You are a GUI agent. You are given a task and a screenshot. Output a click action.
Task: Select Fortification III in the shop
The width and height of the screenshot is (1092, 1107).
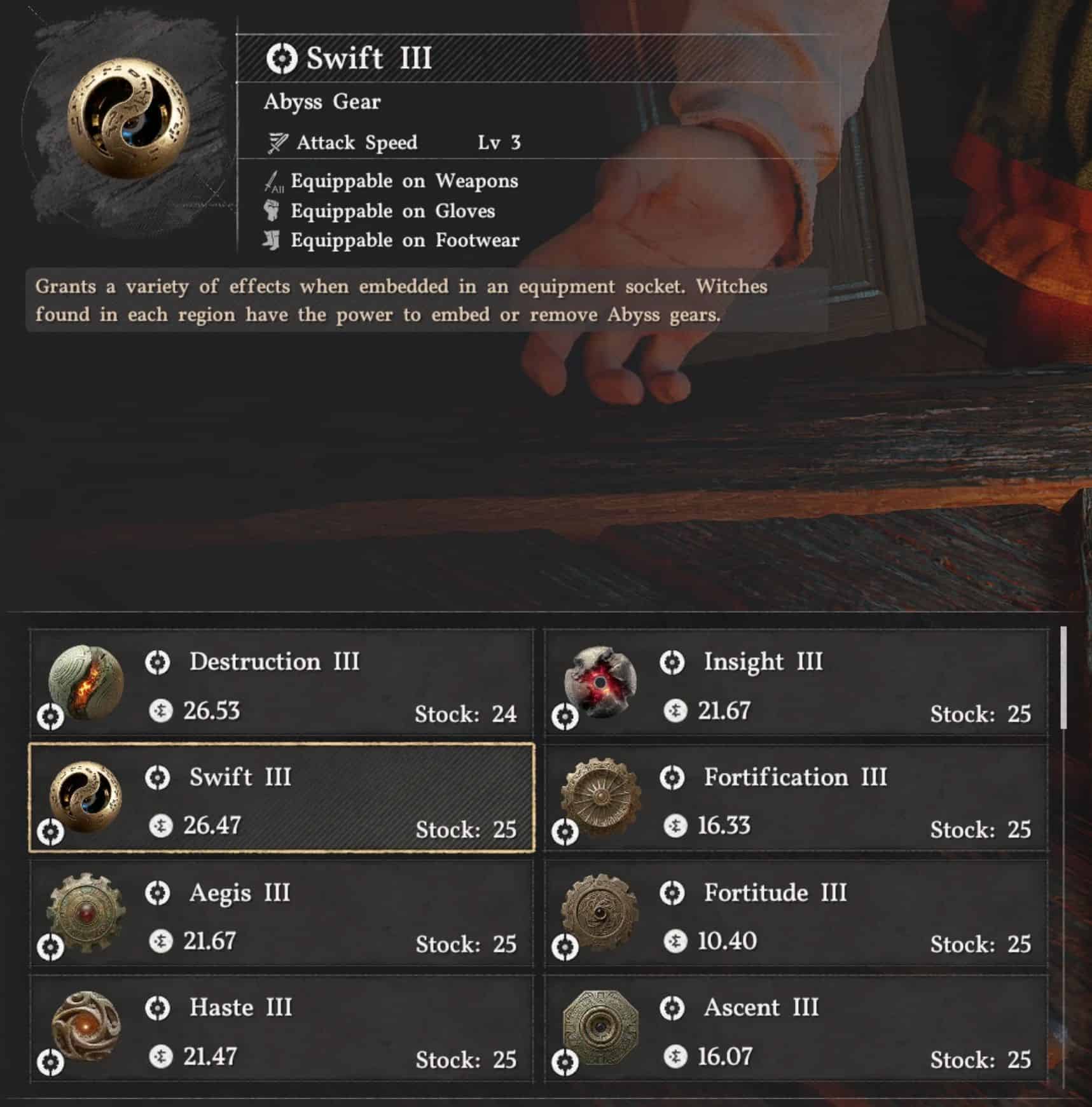pos(796,798)
